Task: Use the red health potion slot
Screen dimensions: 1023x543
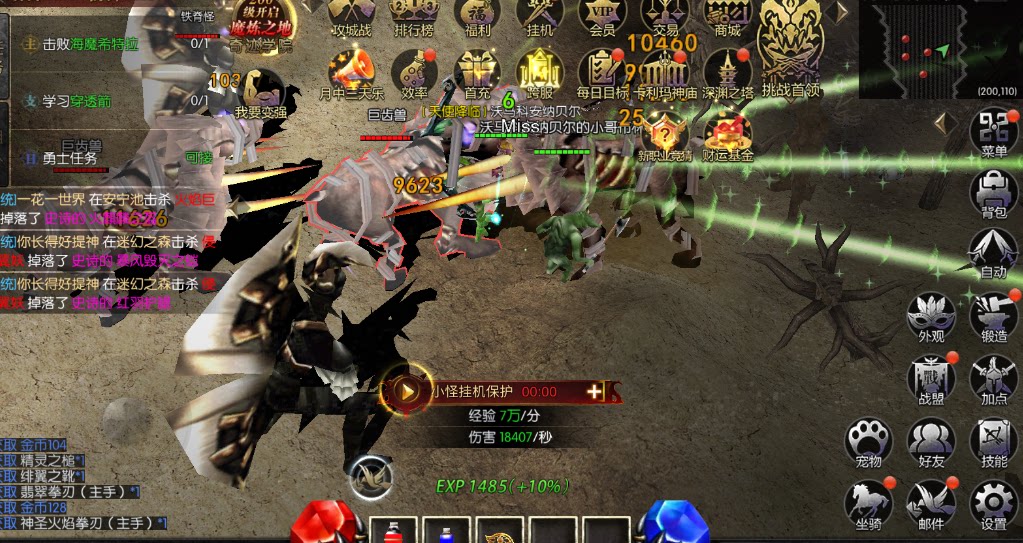Action: coord(392,532)
